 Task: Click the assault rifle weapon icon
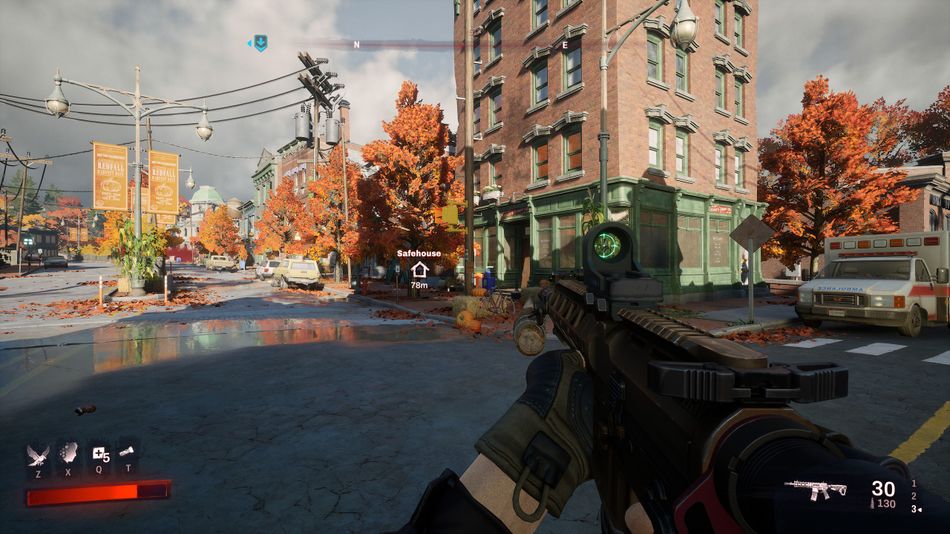tap(816, 489)
